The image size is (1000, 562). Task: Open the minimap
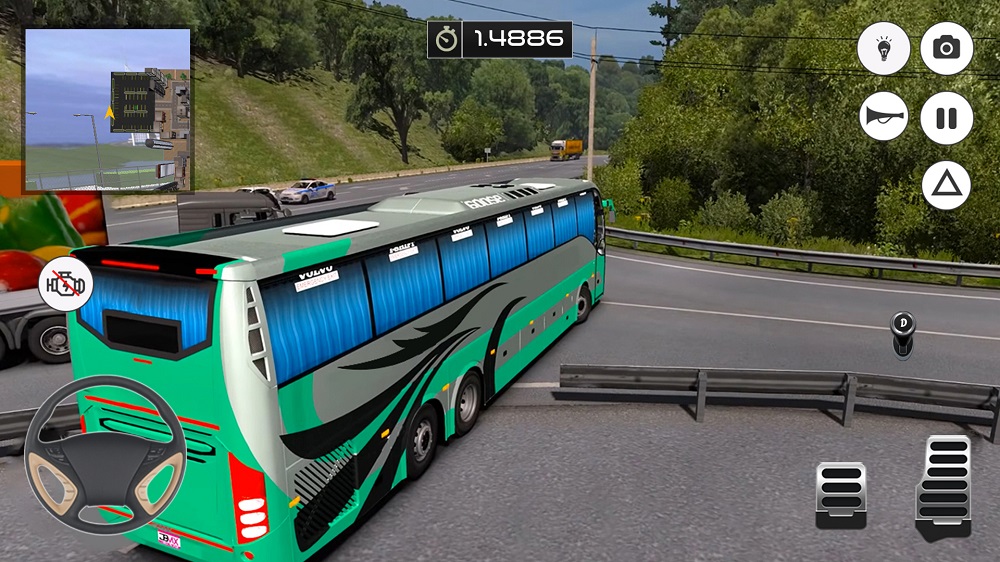pyautogui.click(x=108, y=110)
